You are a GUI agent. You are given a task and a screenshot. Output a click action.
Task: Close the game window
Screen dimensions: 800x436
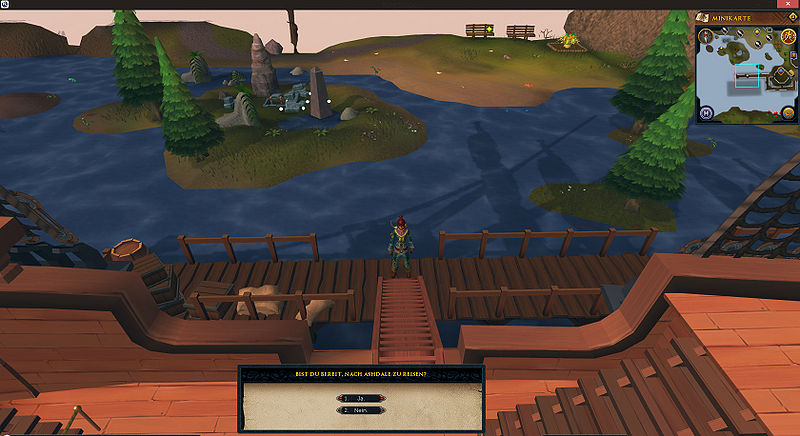790,4
